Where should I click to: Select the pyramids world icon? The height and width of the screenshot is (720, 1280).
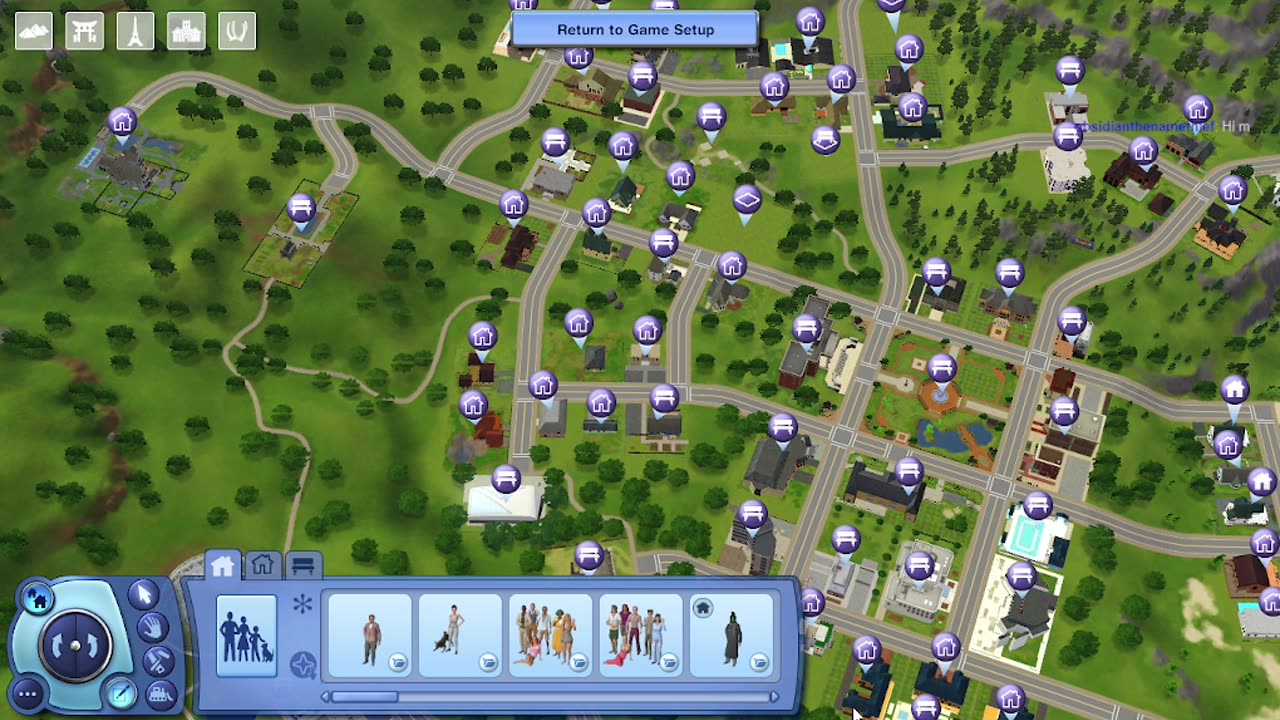pyautogui.click(x=35, y=30)
